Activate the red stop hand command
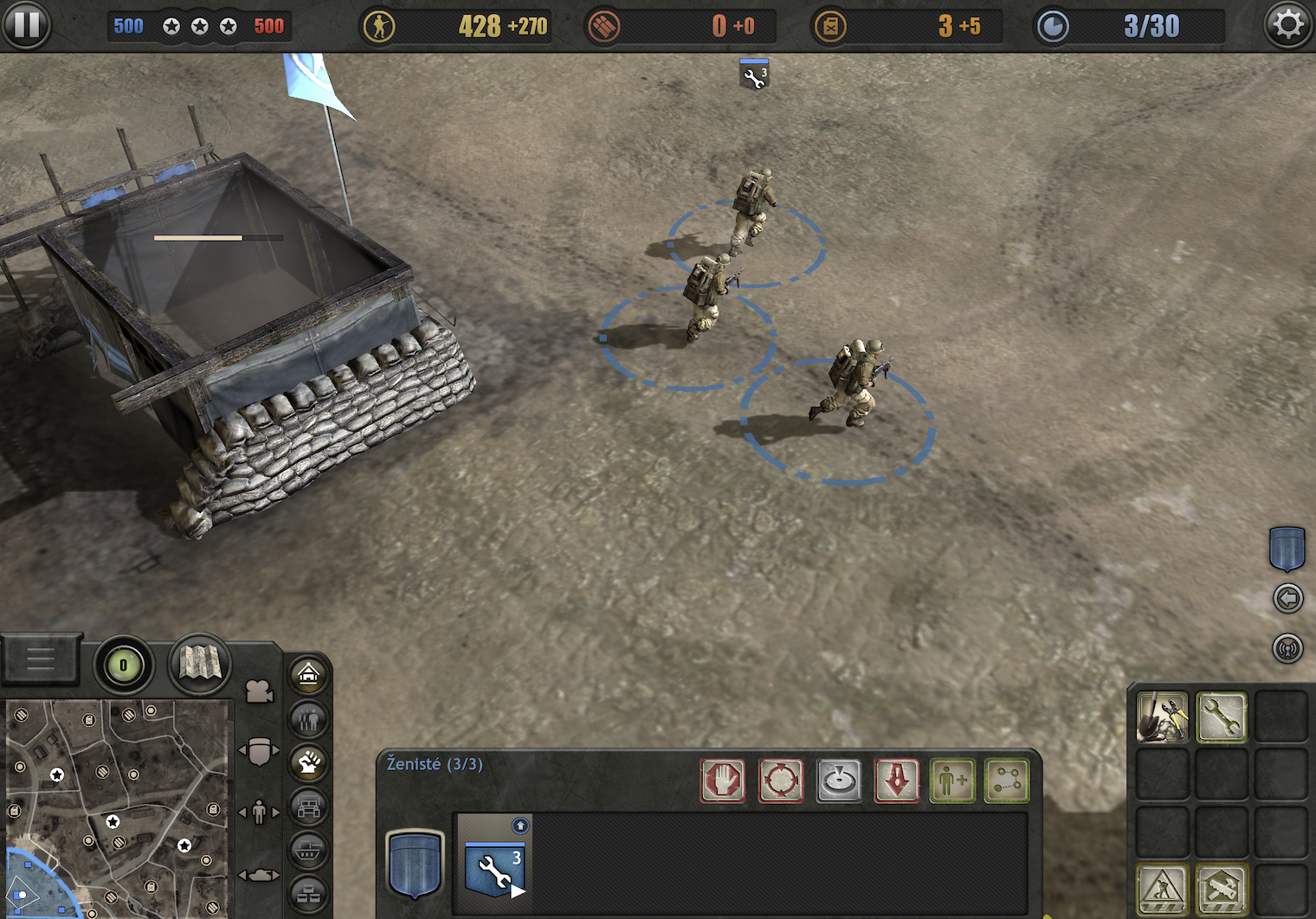 [723, 781]
